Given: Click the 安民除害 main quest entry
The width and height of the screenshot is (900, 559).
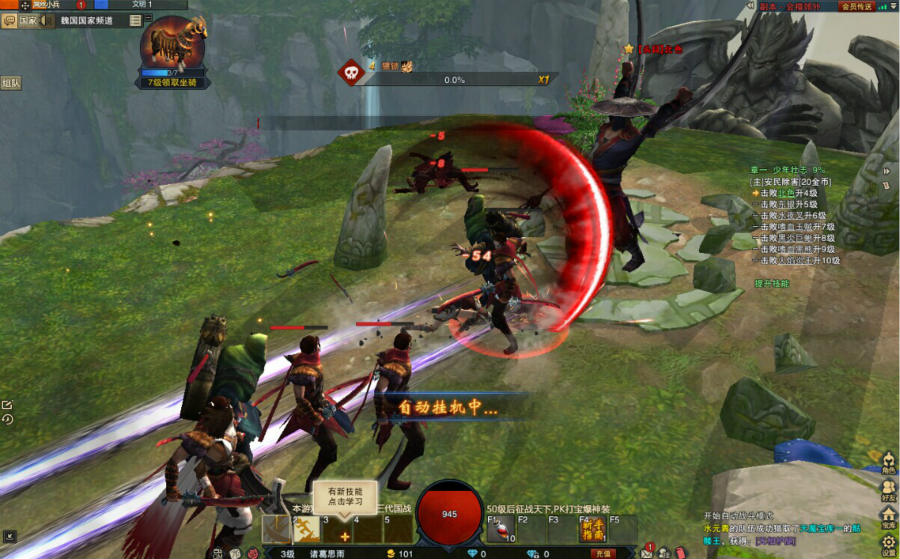Looking at the screenshot, I should [x=790, y=182].
